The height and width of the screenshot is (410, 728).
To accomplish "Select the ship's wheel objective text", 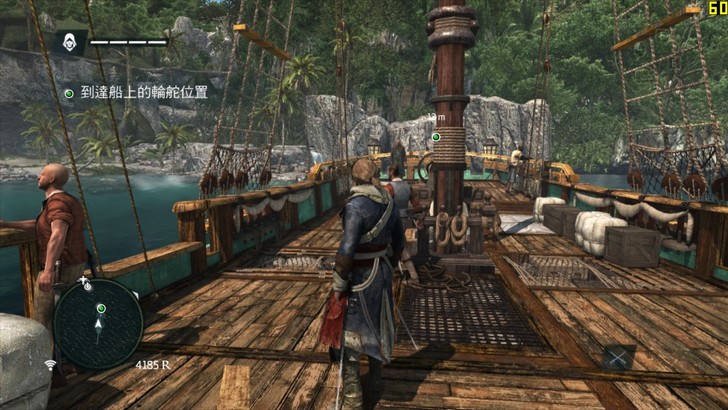I will coord(144,92).
